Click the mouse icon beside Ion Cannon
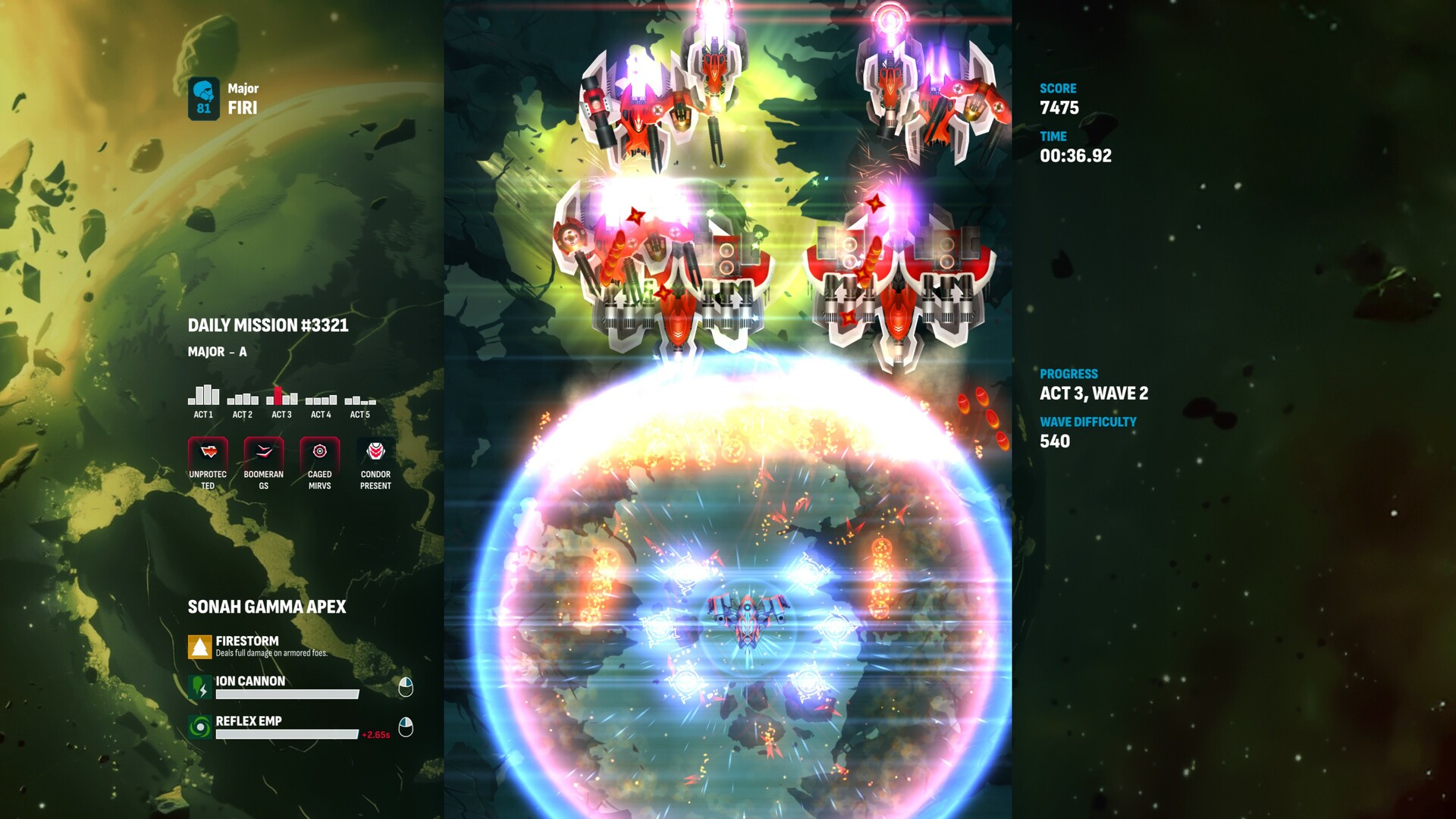The width and height of the screenshot is (1456, 819). [x=406, y=686]
